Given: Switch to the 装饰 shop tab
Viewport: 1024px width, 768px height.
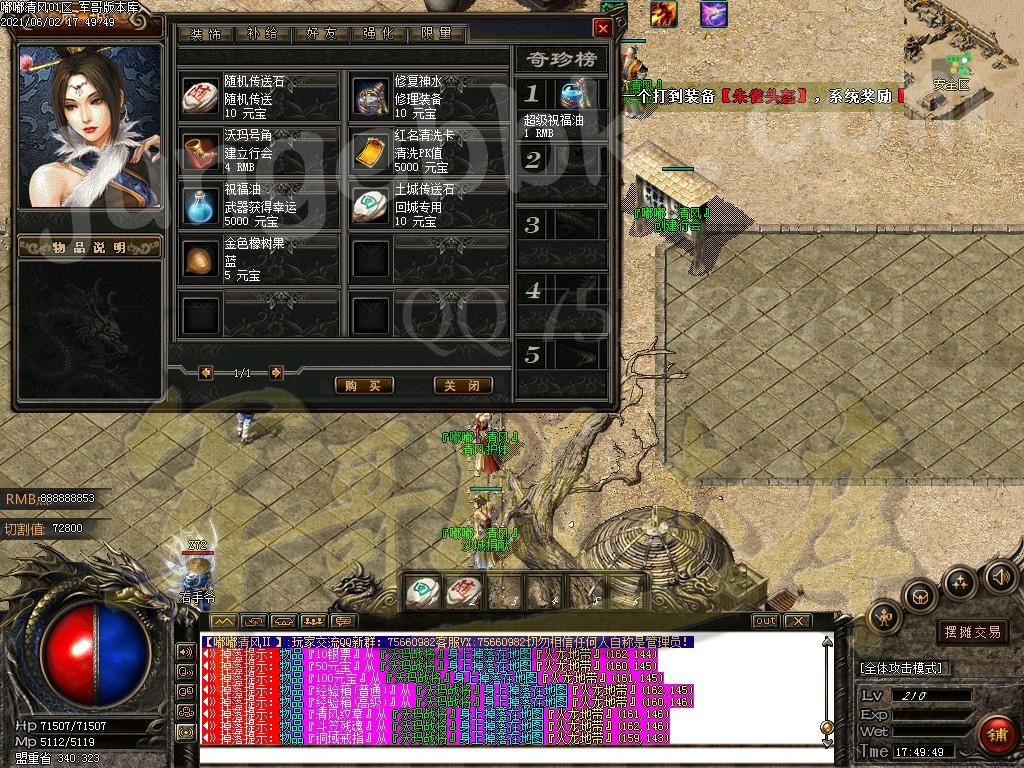Looking at the screenshot, I should coord(205,33).
